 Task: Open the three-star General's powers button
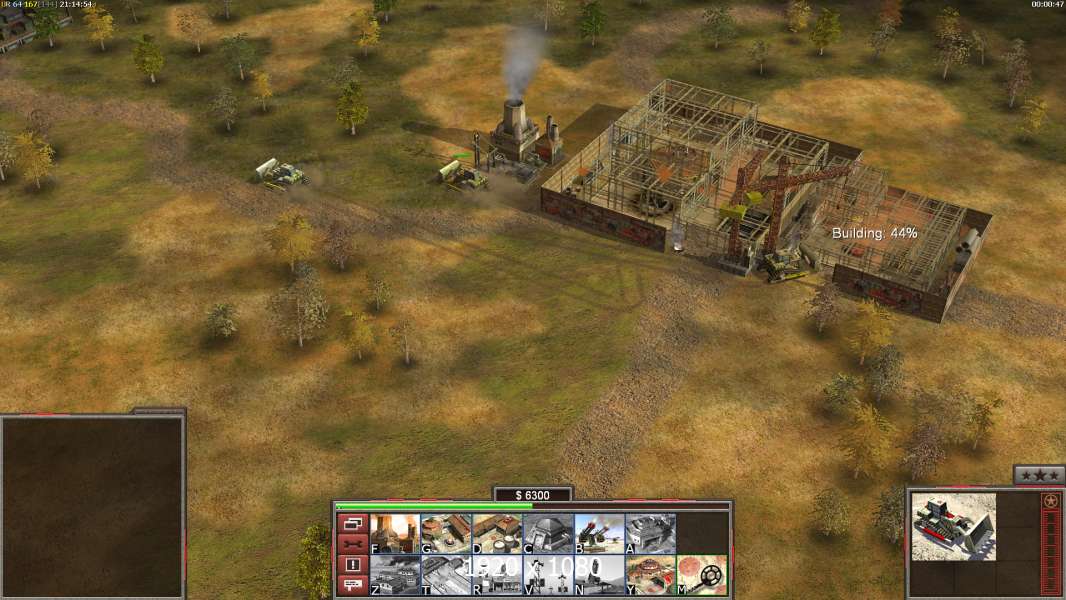1039,475
